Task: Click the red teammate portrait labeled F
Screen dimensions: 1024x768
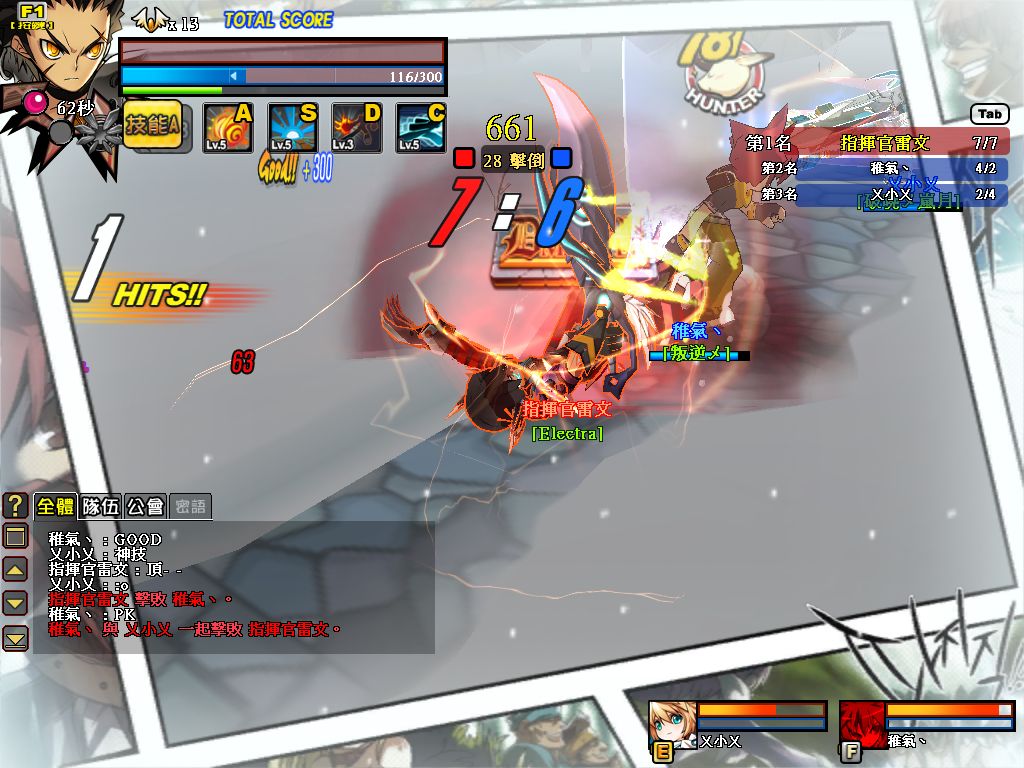Action: click(860, 722)
